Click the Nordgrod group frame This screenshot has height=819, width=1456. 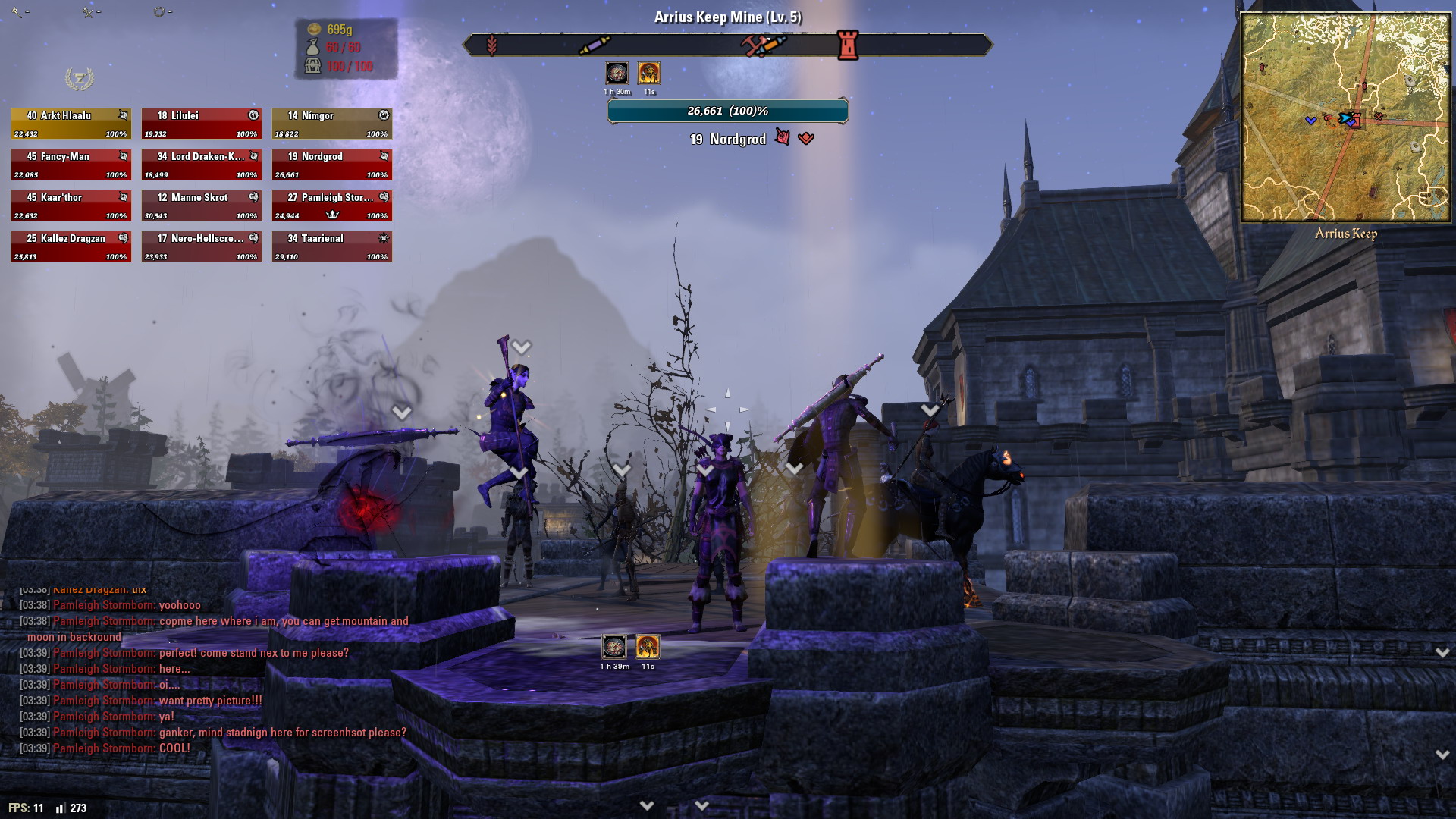(331, 165)
